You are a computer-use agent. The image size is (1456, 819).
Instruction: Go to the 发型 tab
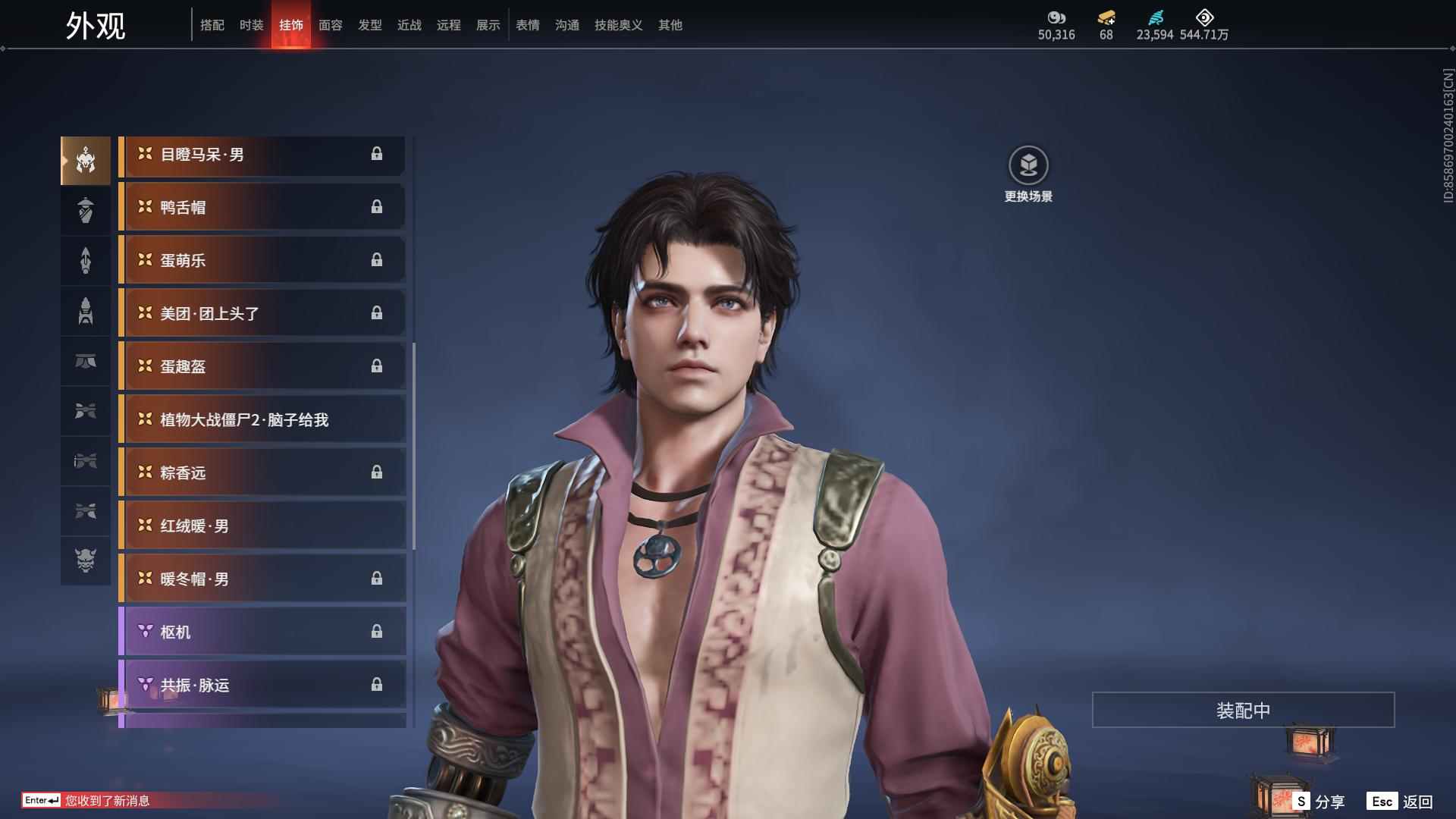pos(369,25)
